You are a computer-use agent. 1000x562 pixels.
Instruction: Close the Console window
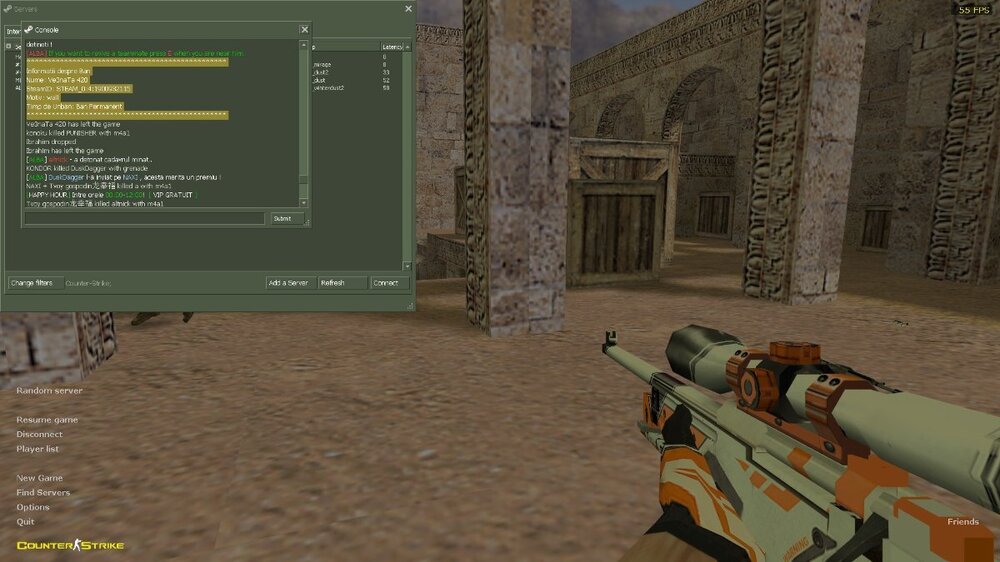pyautogui.click(x=304, y=30)
